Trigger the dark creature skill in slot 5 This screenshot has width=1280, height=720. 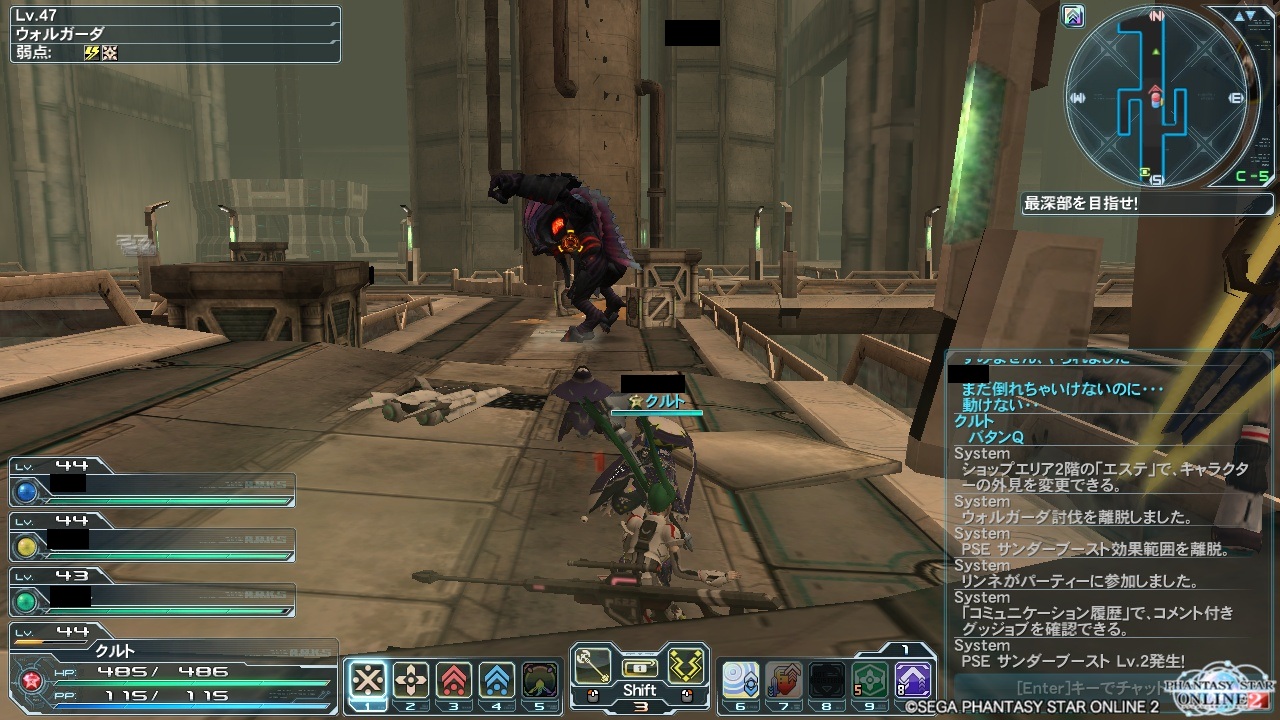tap(540, 680)
